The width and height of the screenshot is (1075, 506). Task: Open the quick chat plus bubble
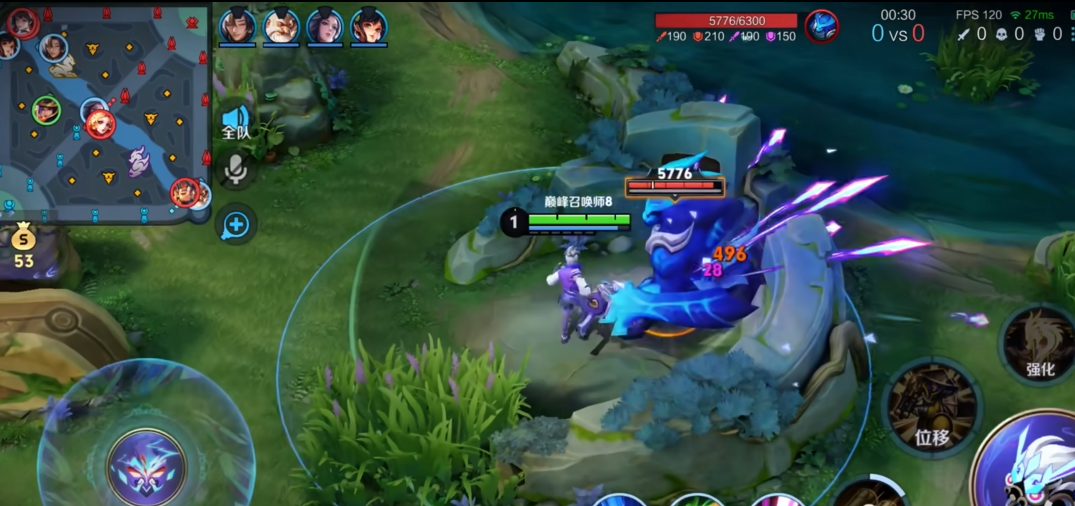236,225
